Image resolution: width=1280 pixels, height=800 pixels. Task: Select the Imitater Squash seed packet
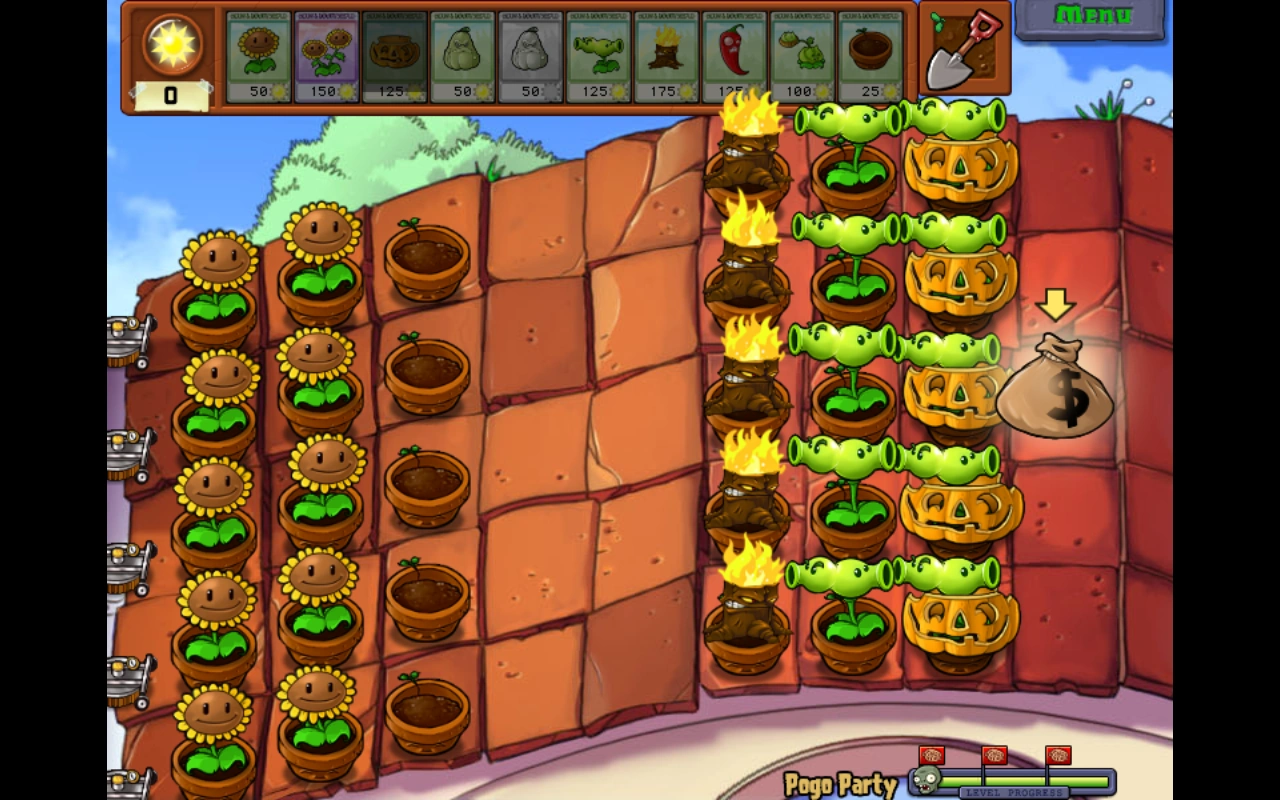(531, 50)
